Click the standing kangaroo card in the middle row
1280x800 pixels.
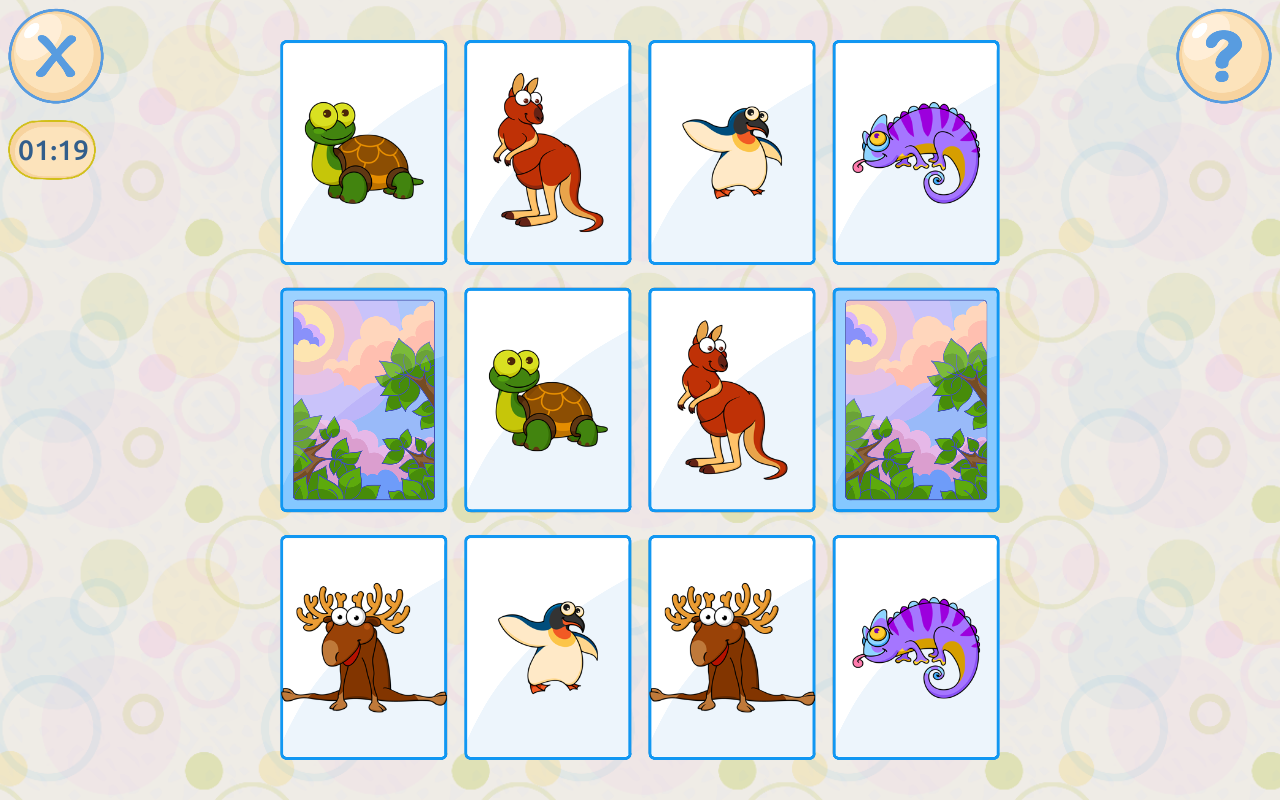pyautogui.click(x=731, y=397)
